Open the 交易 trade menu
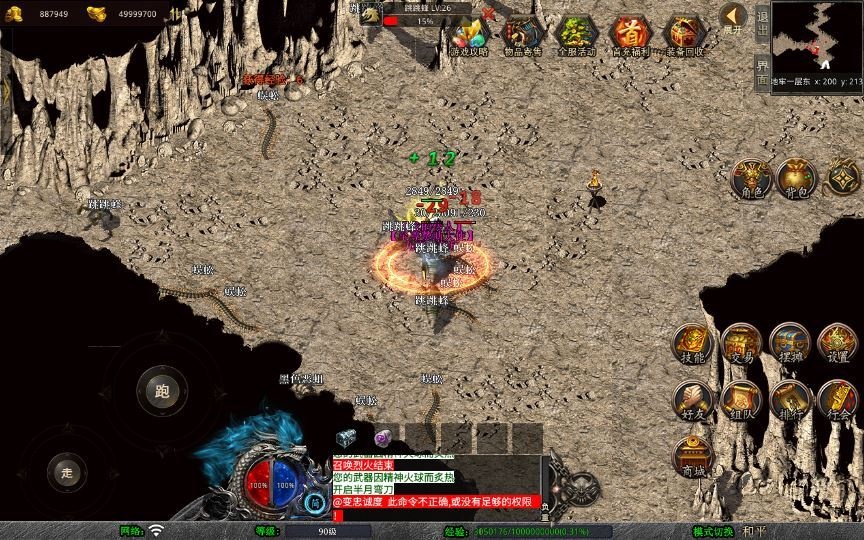Image resolution: width=864 pixels, height=540 pixels. (x=741, y=342)
